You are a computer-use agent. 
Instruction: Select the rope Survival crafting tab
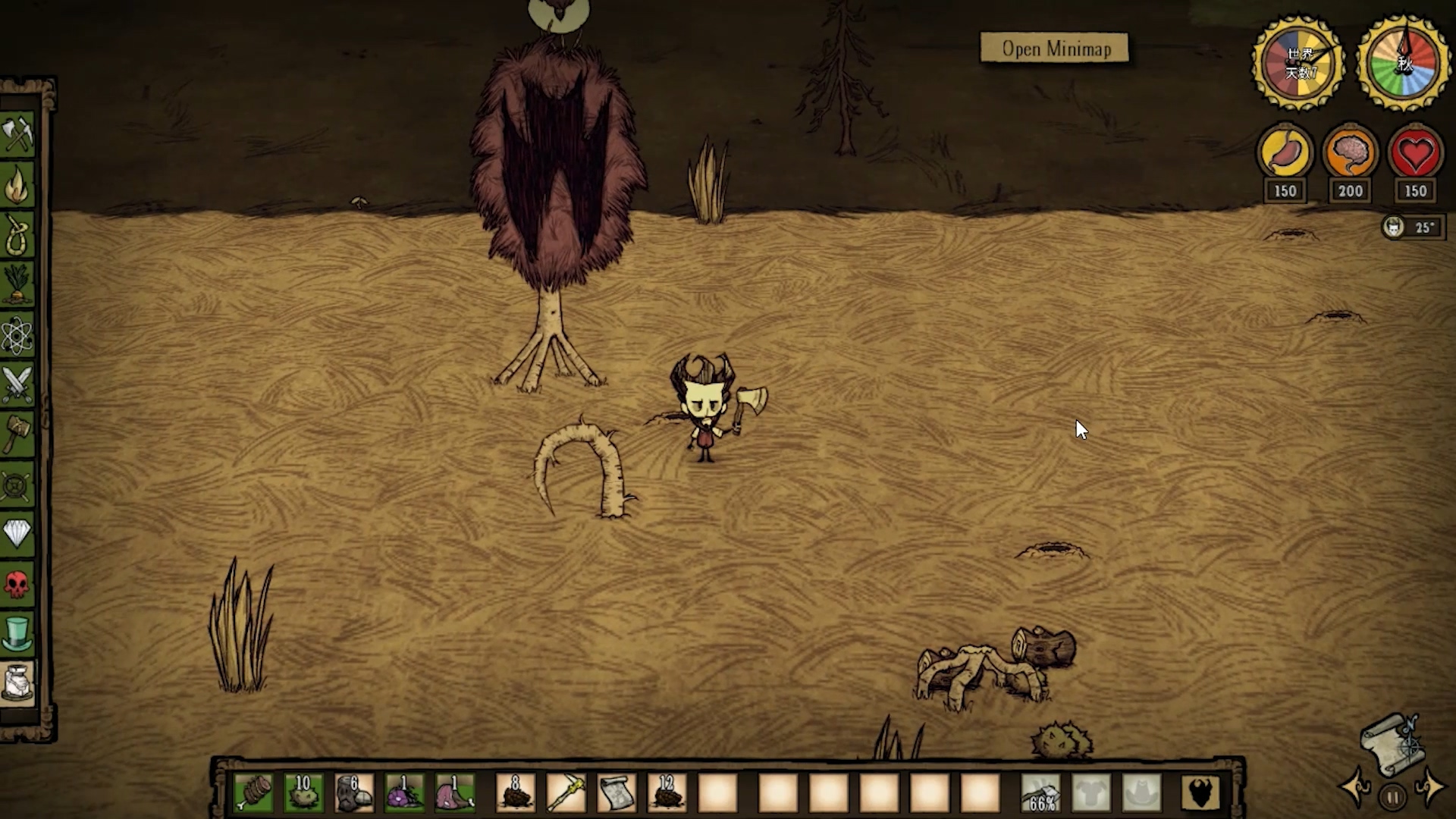(17, 234)
